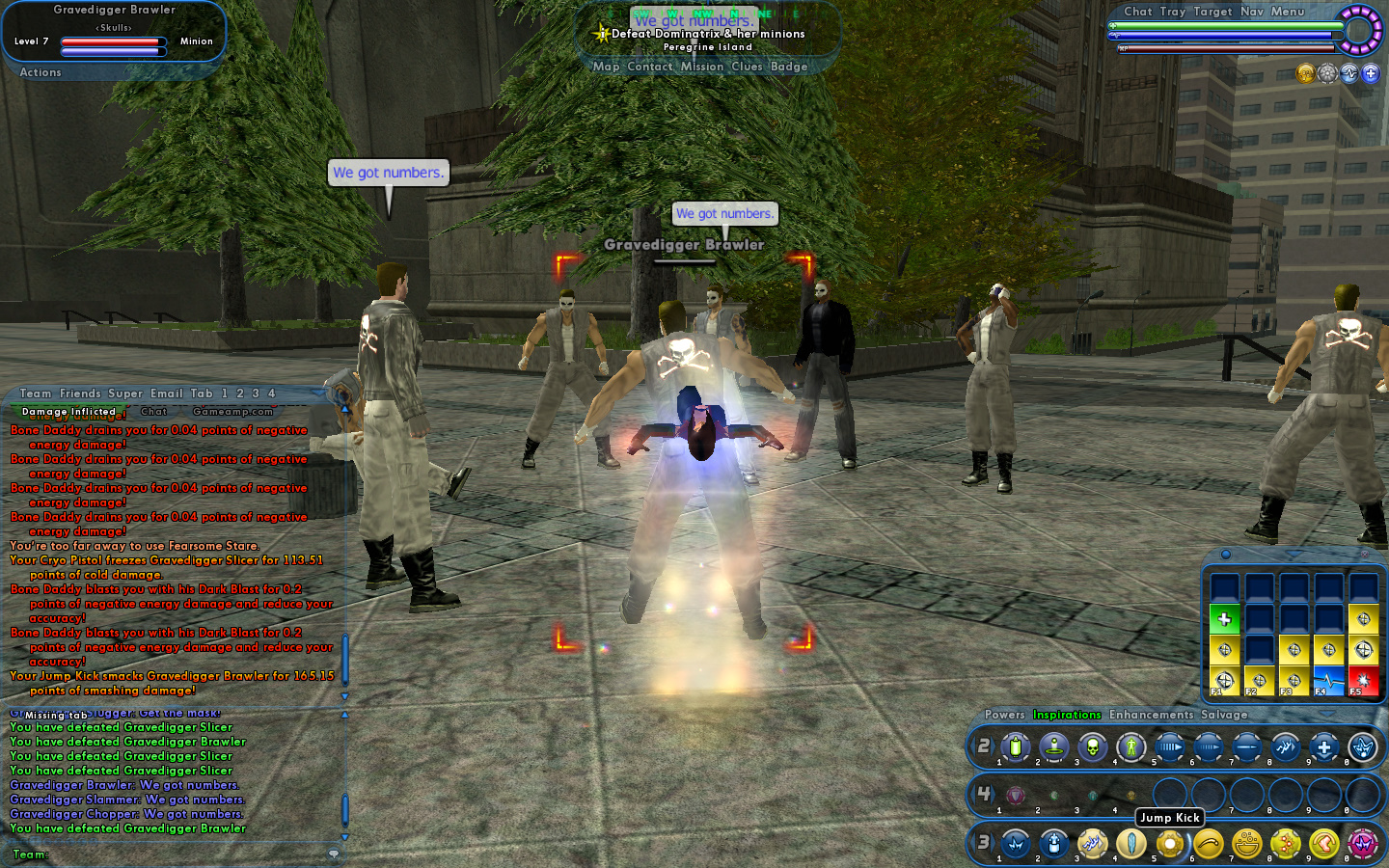Use the green healing inspiration
Viewport: 1389px width, 868px height.
[1224, 619]
